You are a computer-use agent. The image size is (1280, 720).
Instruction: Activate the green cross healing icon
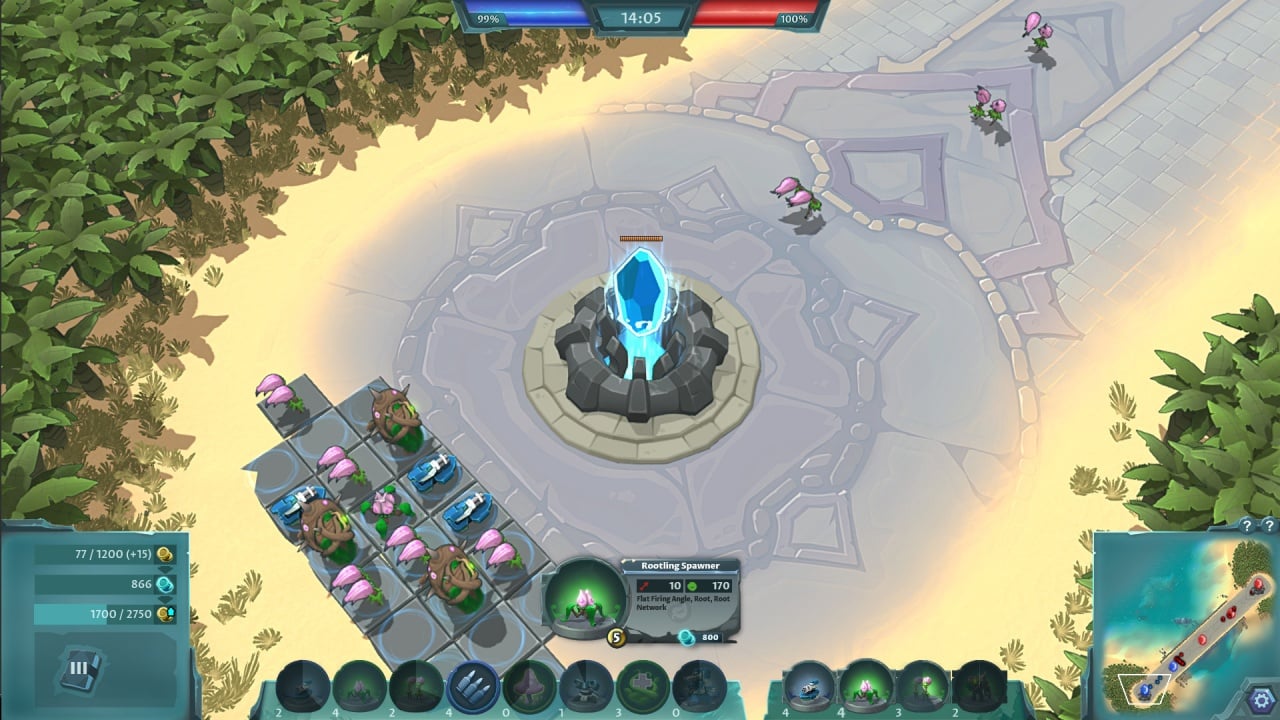[x=643, y=687]
